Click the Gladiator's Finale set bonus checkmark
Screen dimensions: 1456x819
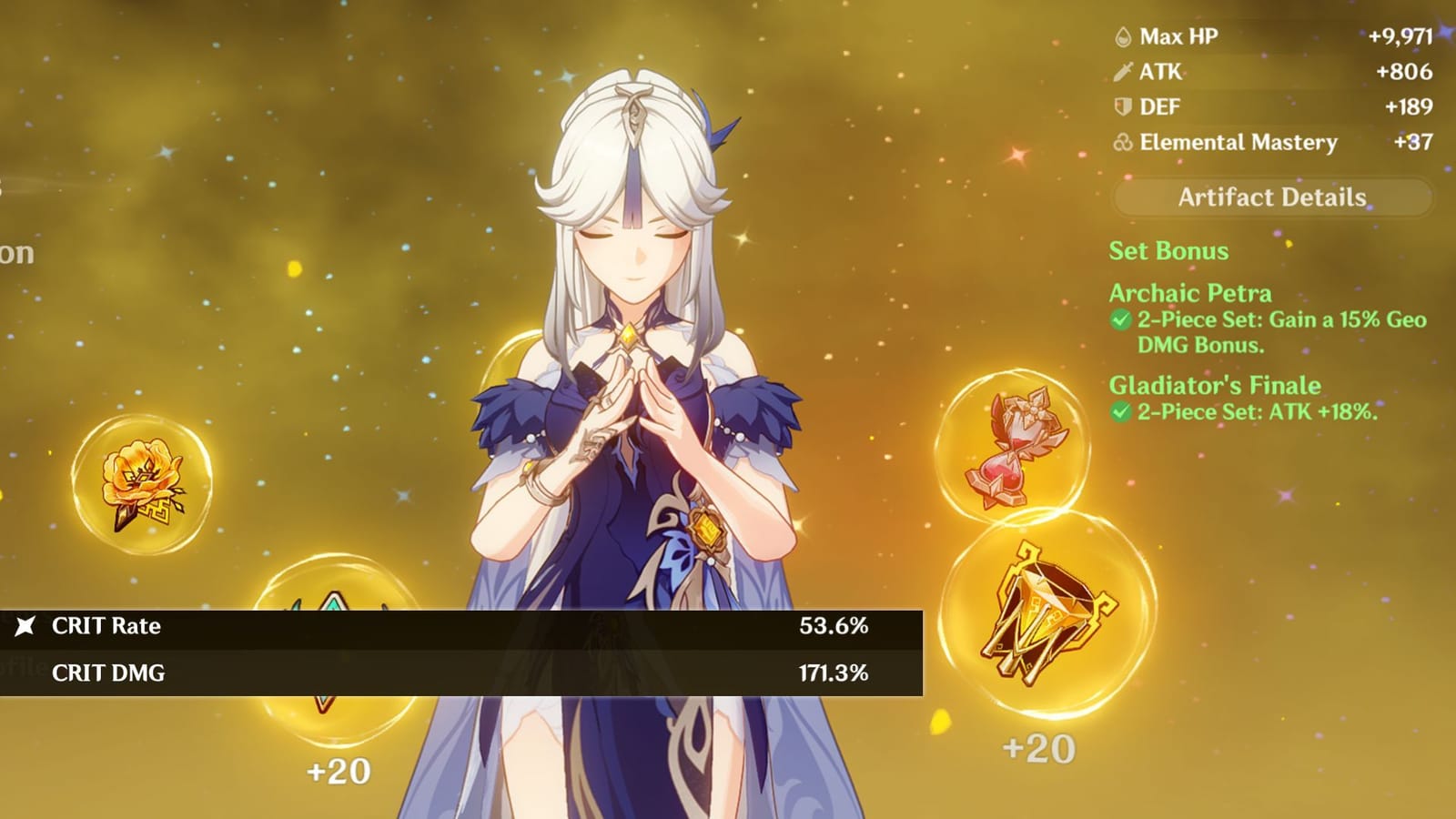point(1120,411)
